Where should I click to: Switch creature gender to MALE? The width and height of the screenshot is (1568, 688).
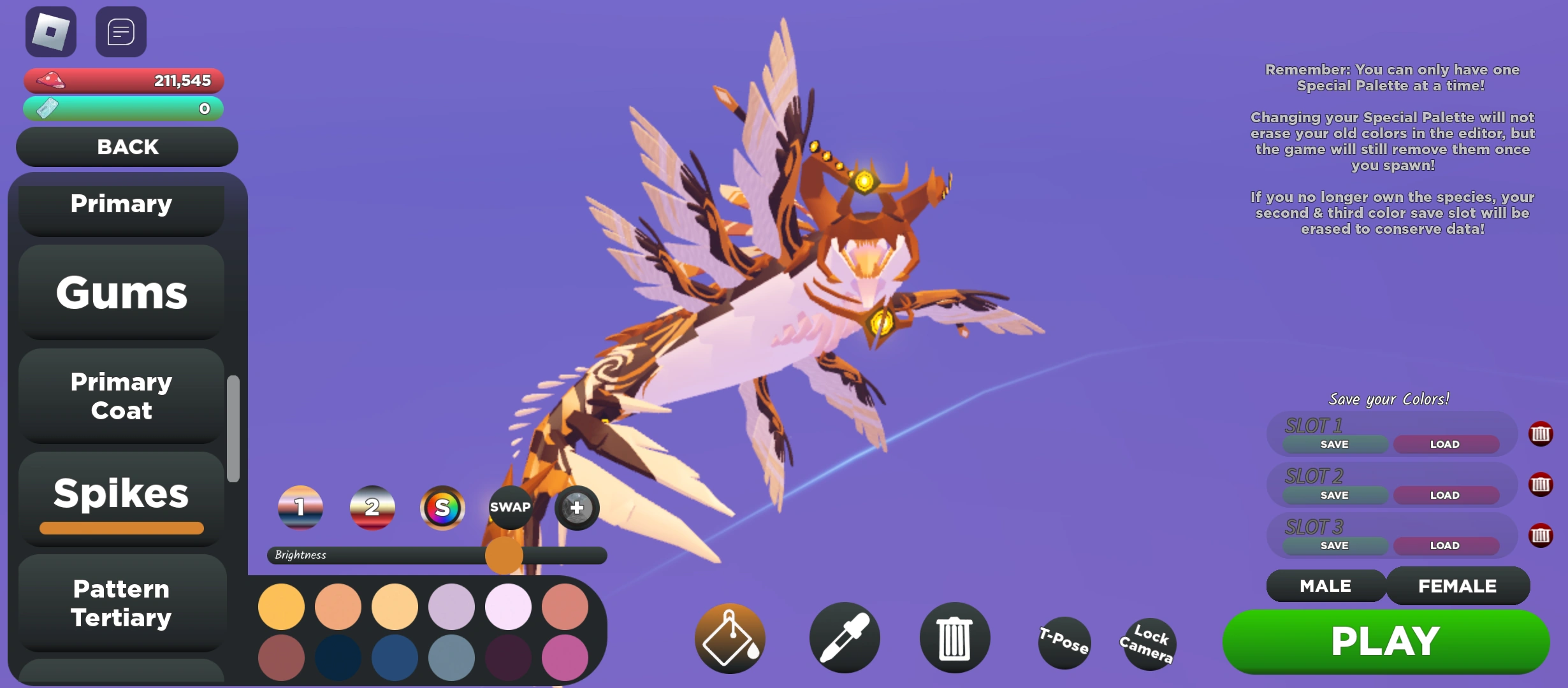coord(1325,585)
